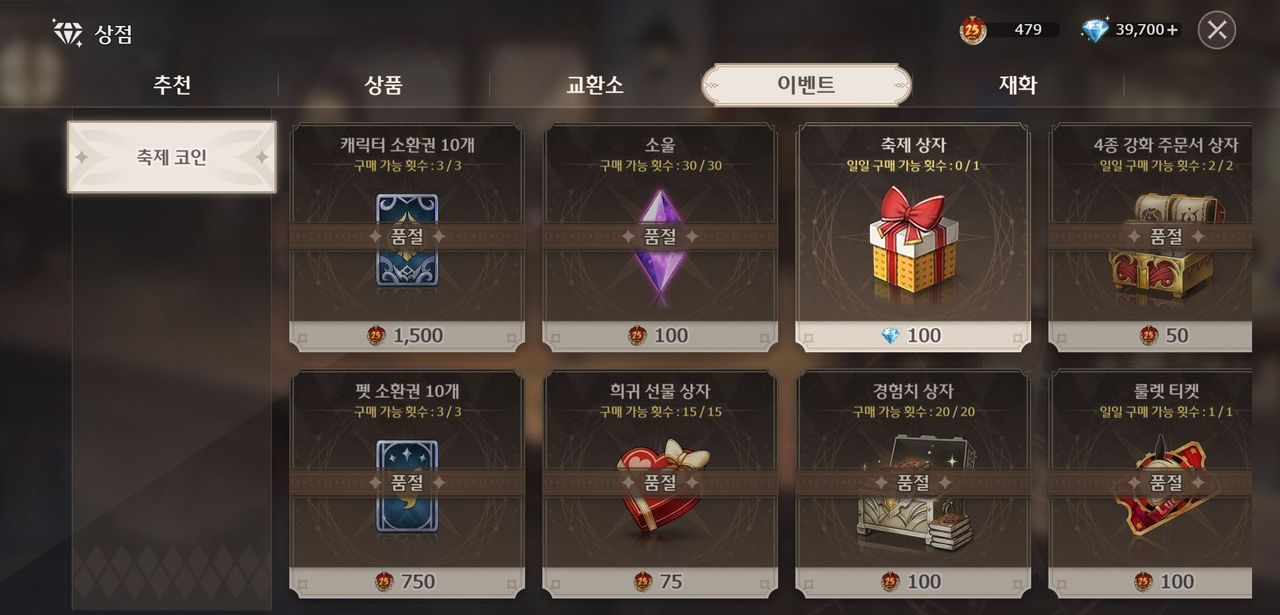Select the 4종 강화 주문서 상자 chest
Screen dimensions: 1280x615
click(1152, 238)
